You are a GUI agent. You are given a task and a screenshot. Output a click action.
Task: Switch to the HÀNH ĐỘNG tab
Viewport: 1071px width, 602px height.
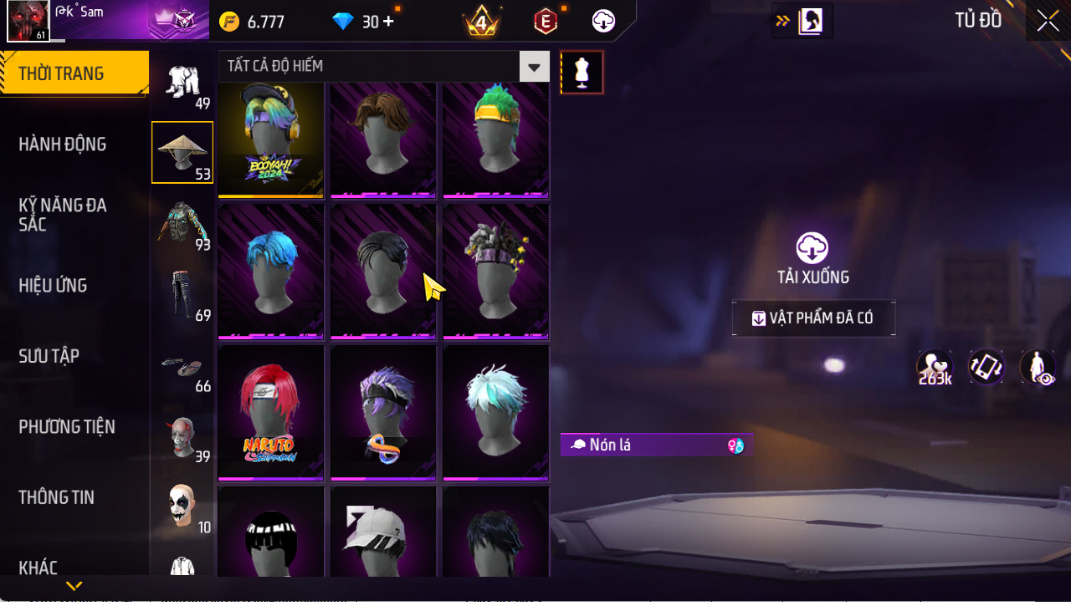(x=62, y=144)
